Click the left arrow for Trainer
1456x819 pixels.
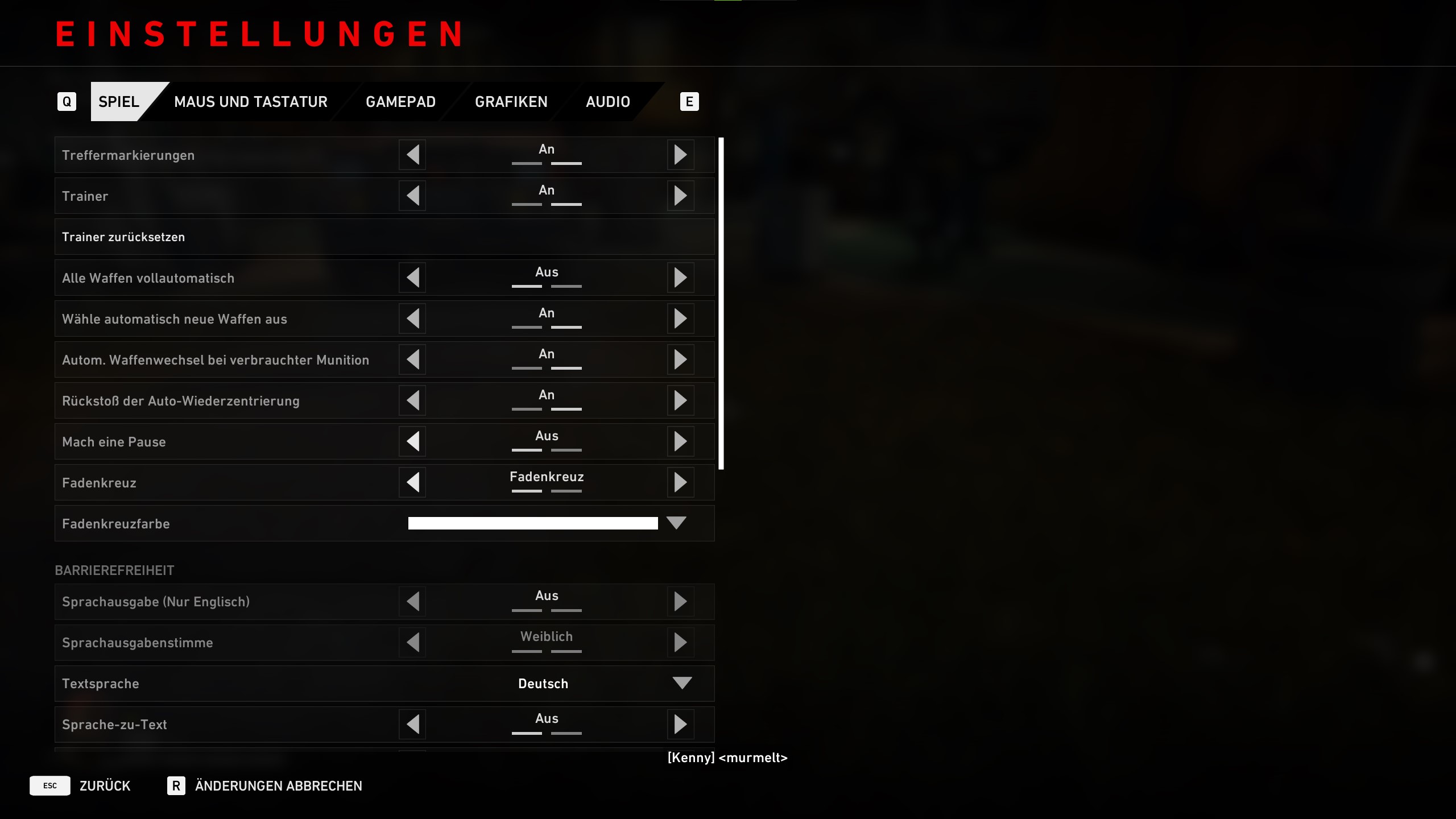point(413,196)
